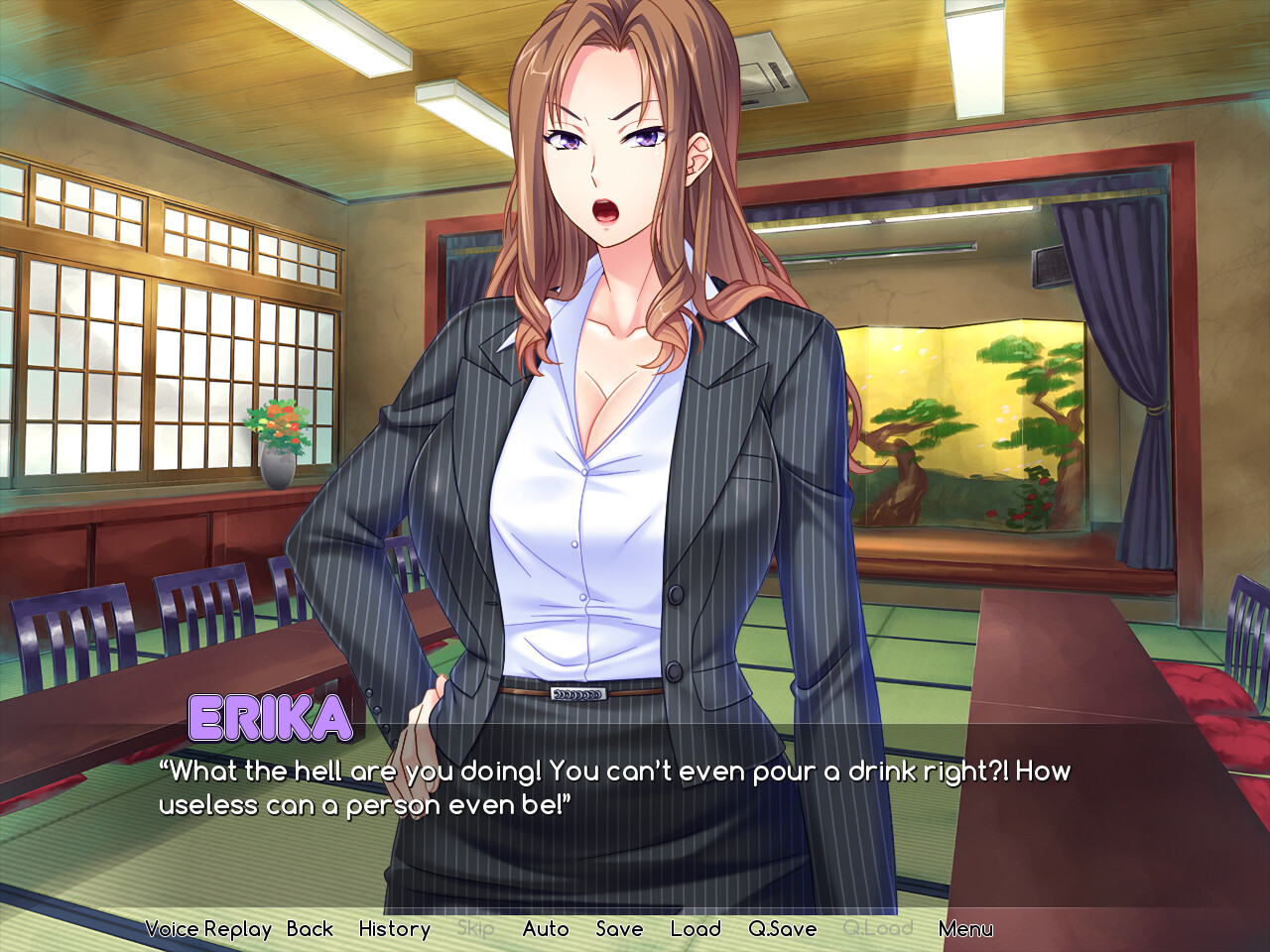
Task: Go Back to the previous line
Action: 310,929
